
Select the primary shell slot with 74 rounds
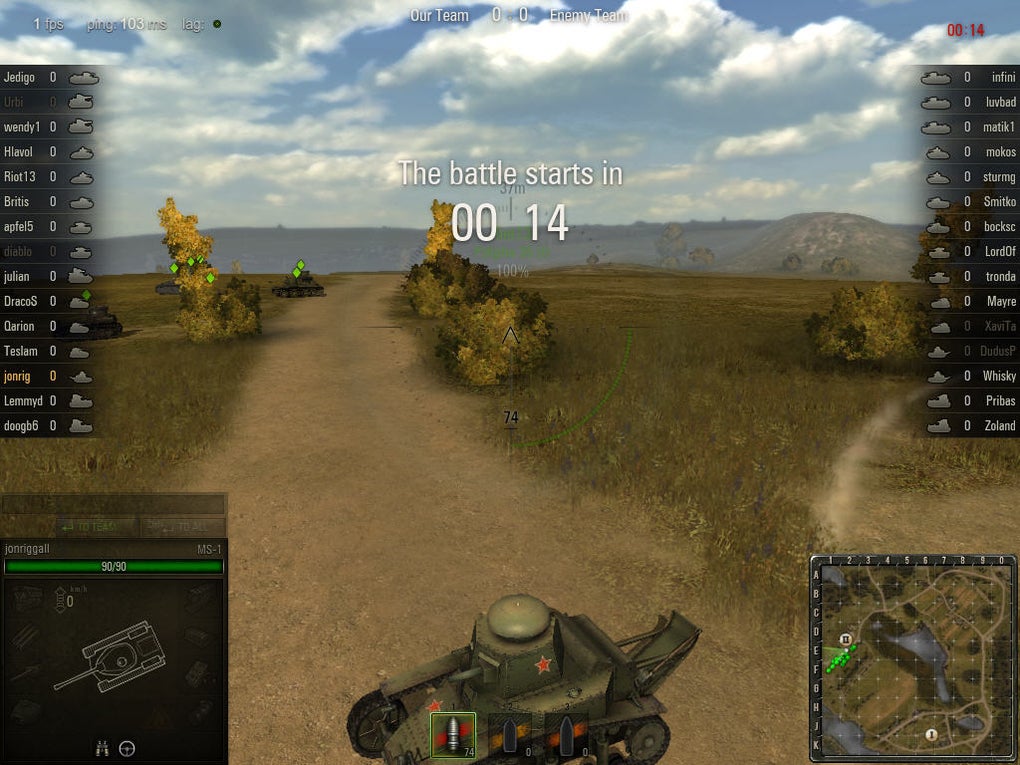[x=453, y=735]
